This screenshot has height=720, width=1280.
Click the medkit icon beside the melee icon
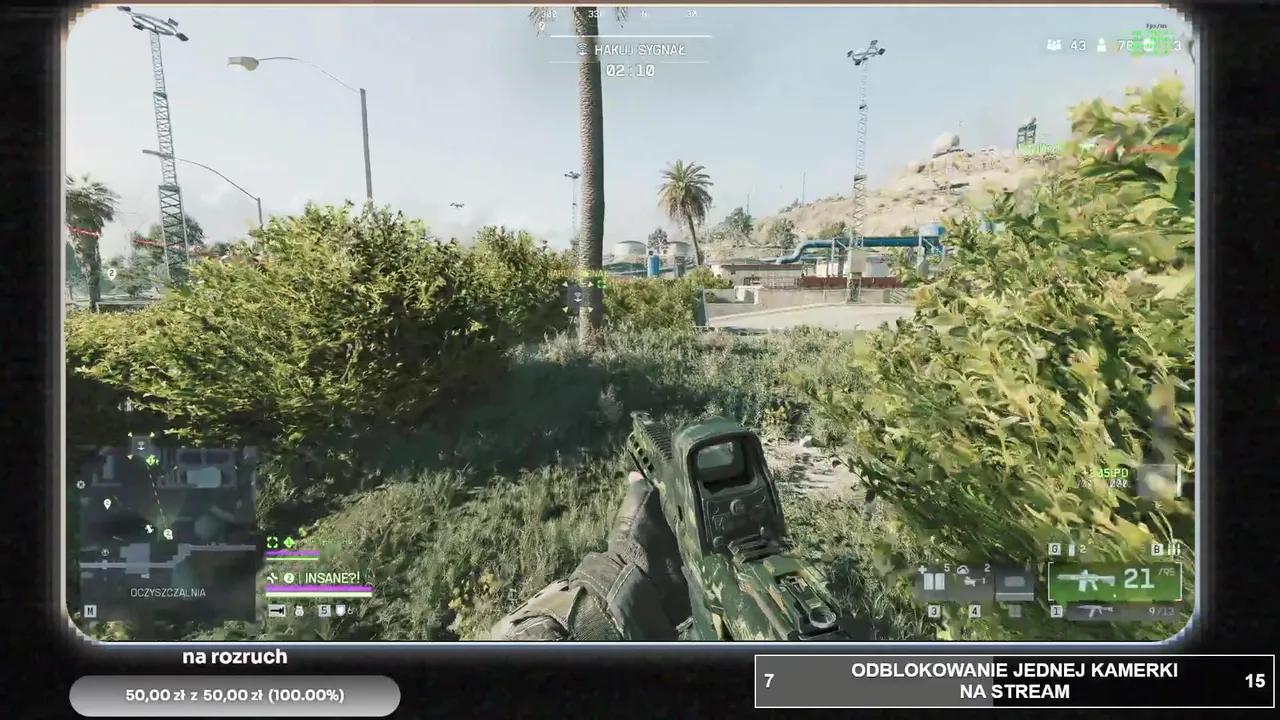298,611
